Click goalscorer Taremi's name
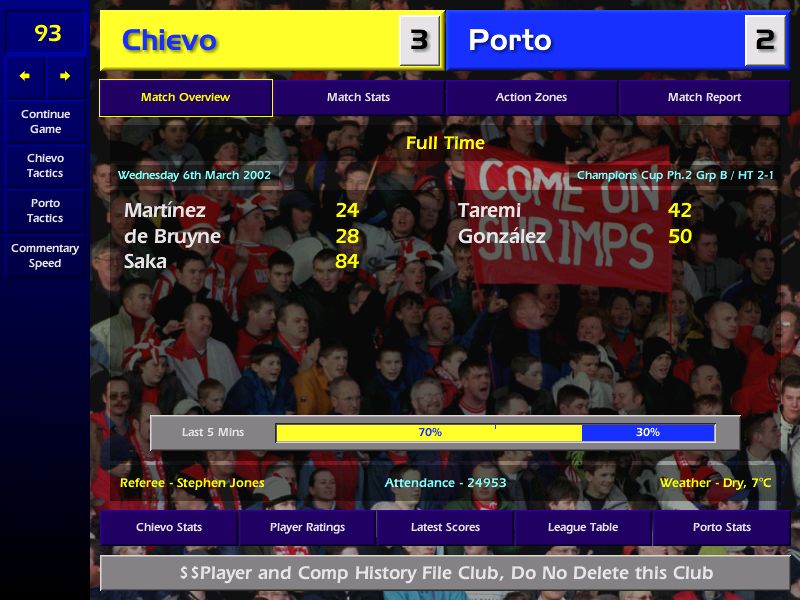This screenshot has height=600, width=800. (x=489, y=210)
